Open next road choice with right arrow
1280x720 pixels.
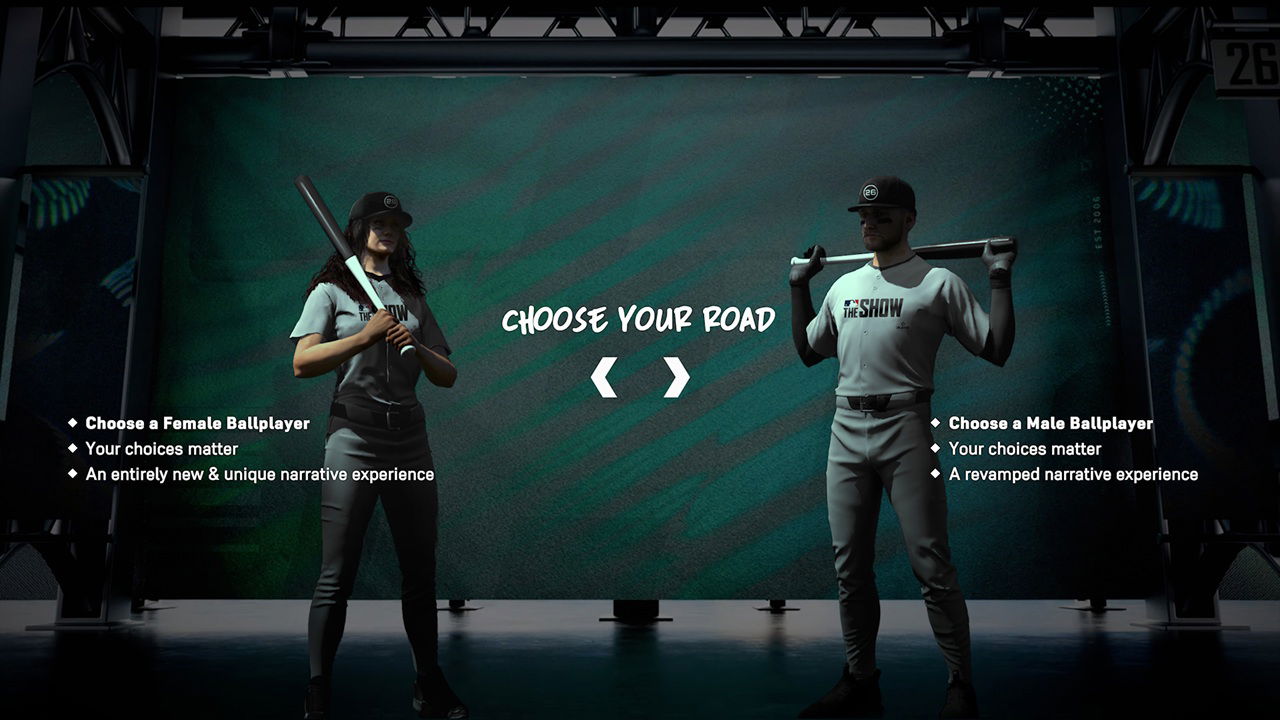679,375
